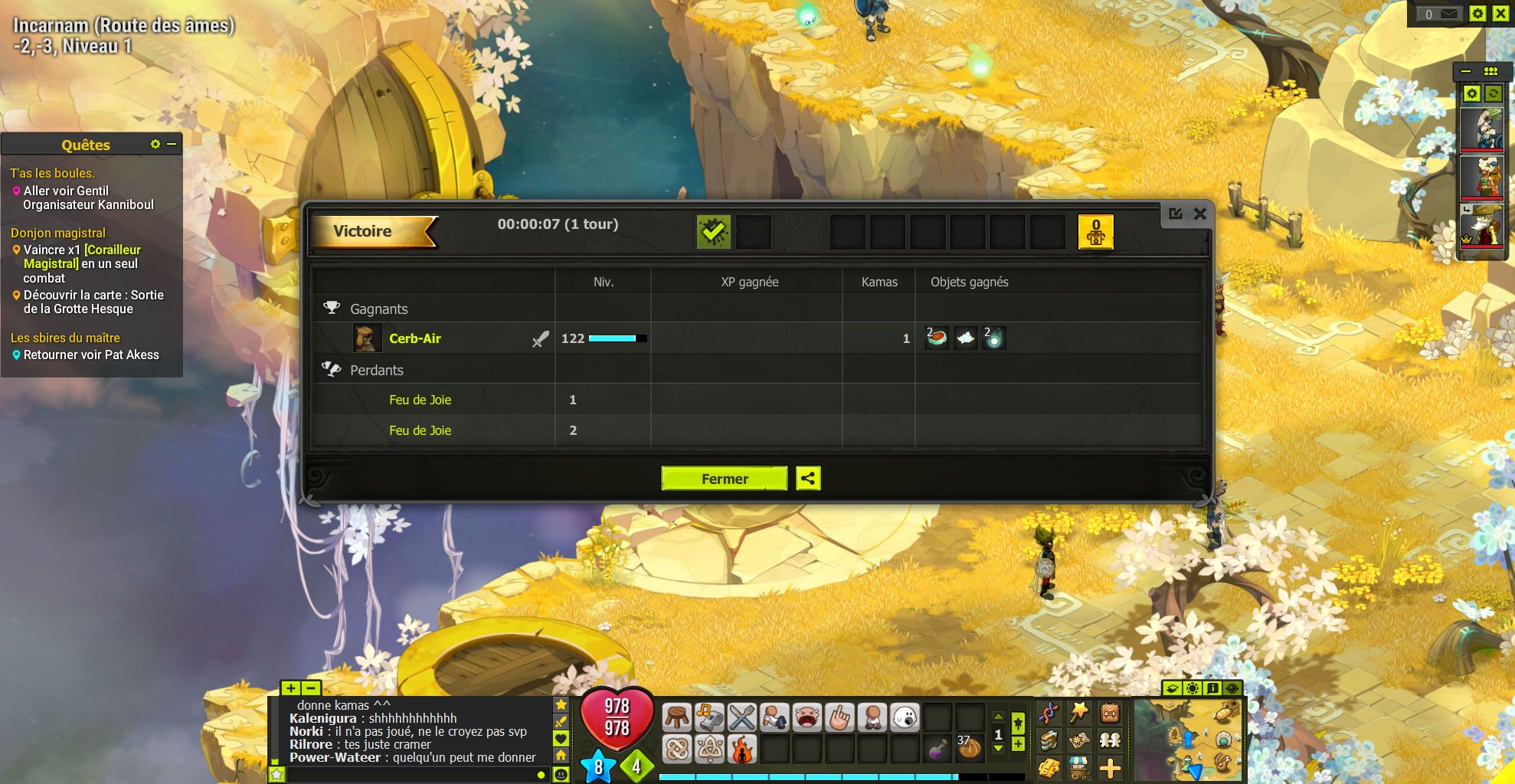Close the results window with the X

[1200, 214]
